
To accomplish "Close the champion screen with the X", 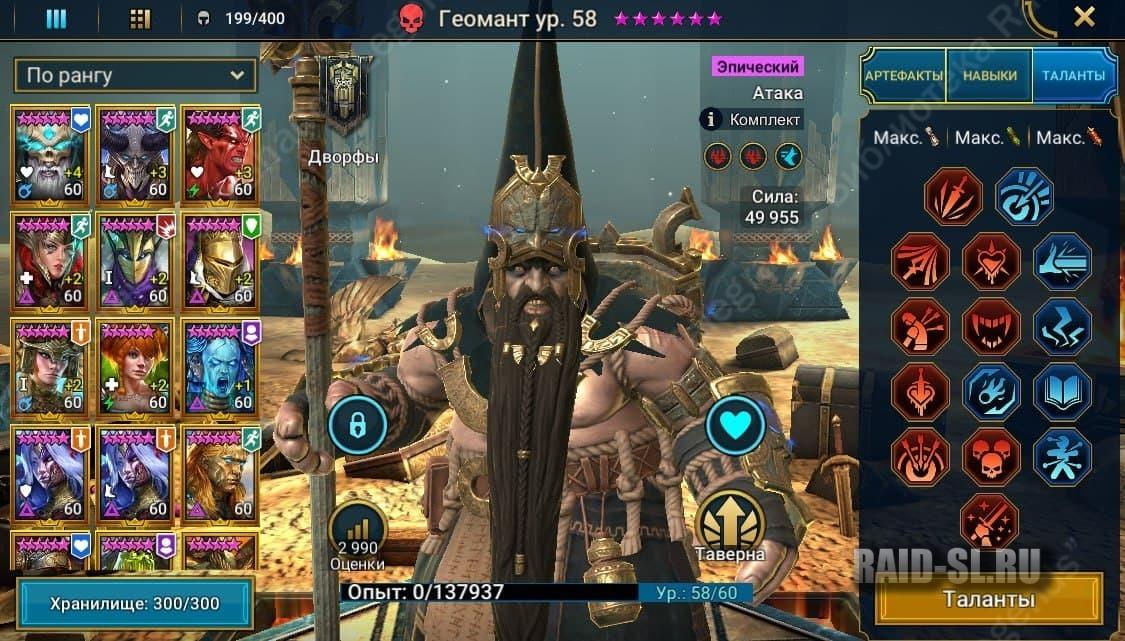I will click(1084, 17).
